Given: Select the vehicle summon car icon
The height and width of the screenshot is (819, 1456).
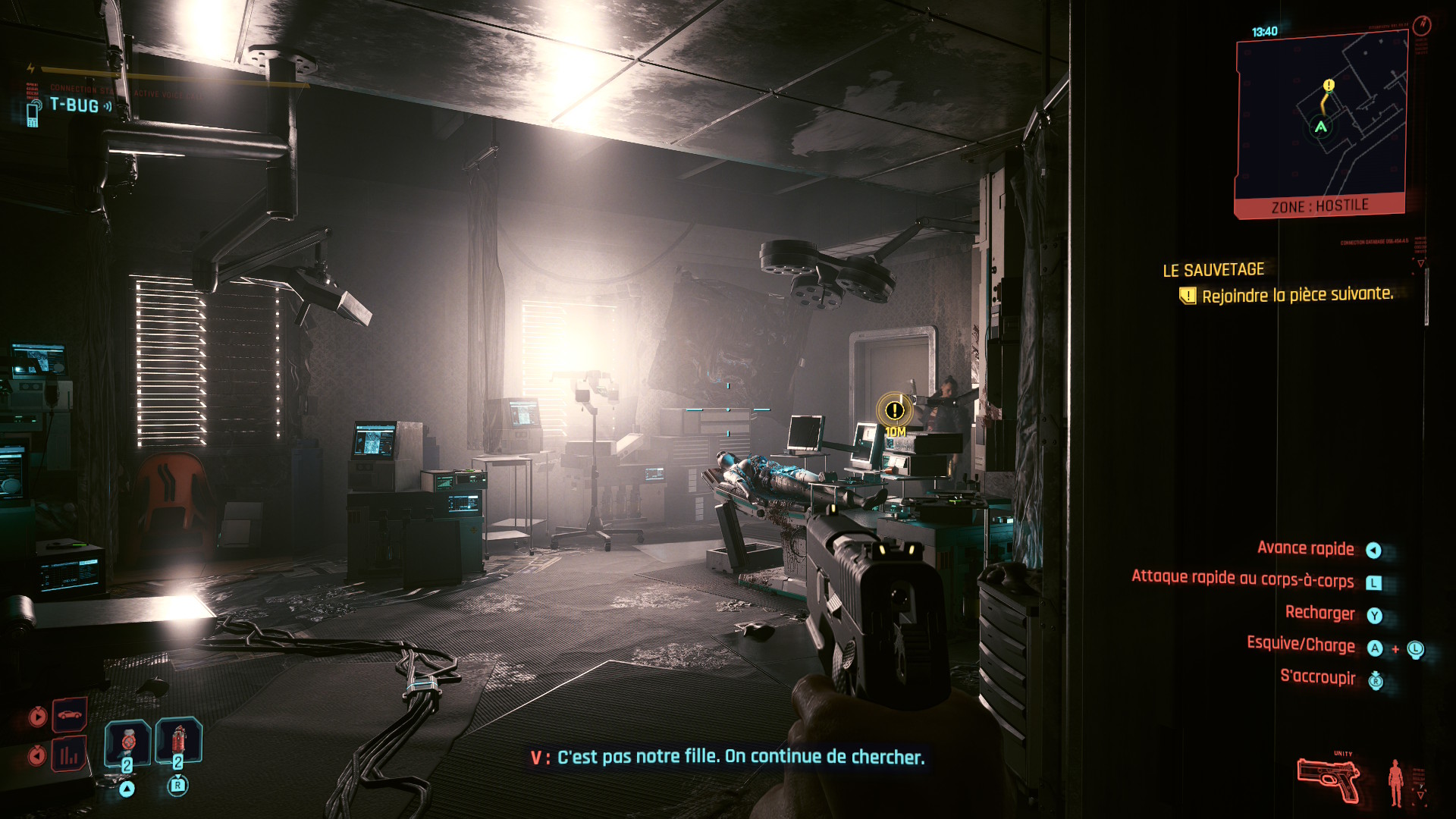Looking at the screenshot, I should pyautogui.click(x=70, y=714).
